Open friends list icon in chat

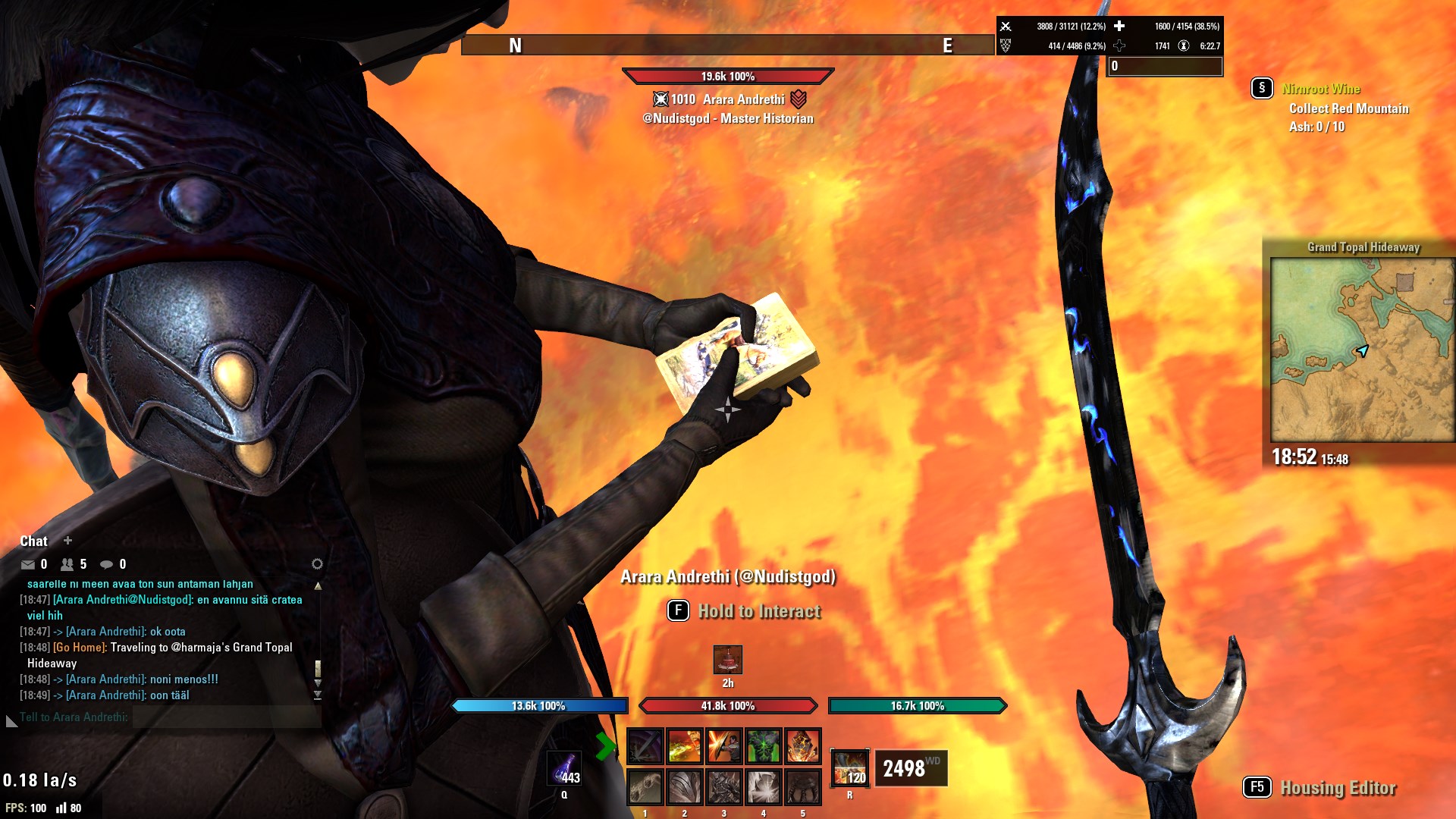pyautogui.click(x=67, y=564)
